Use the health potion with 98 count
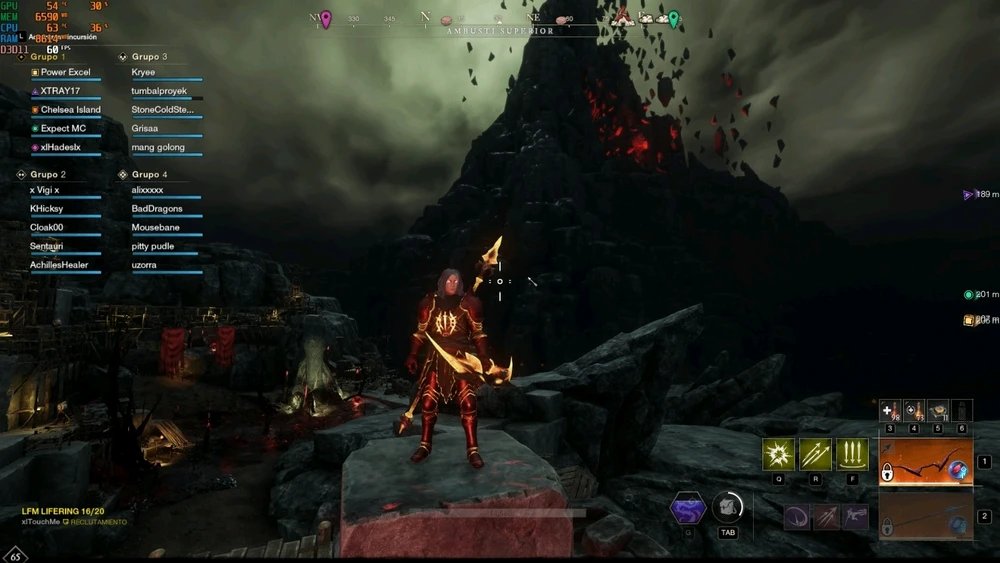This screenshot has width=1000, height=563. (x=890, y=410)
